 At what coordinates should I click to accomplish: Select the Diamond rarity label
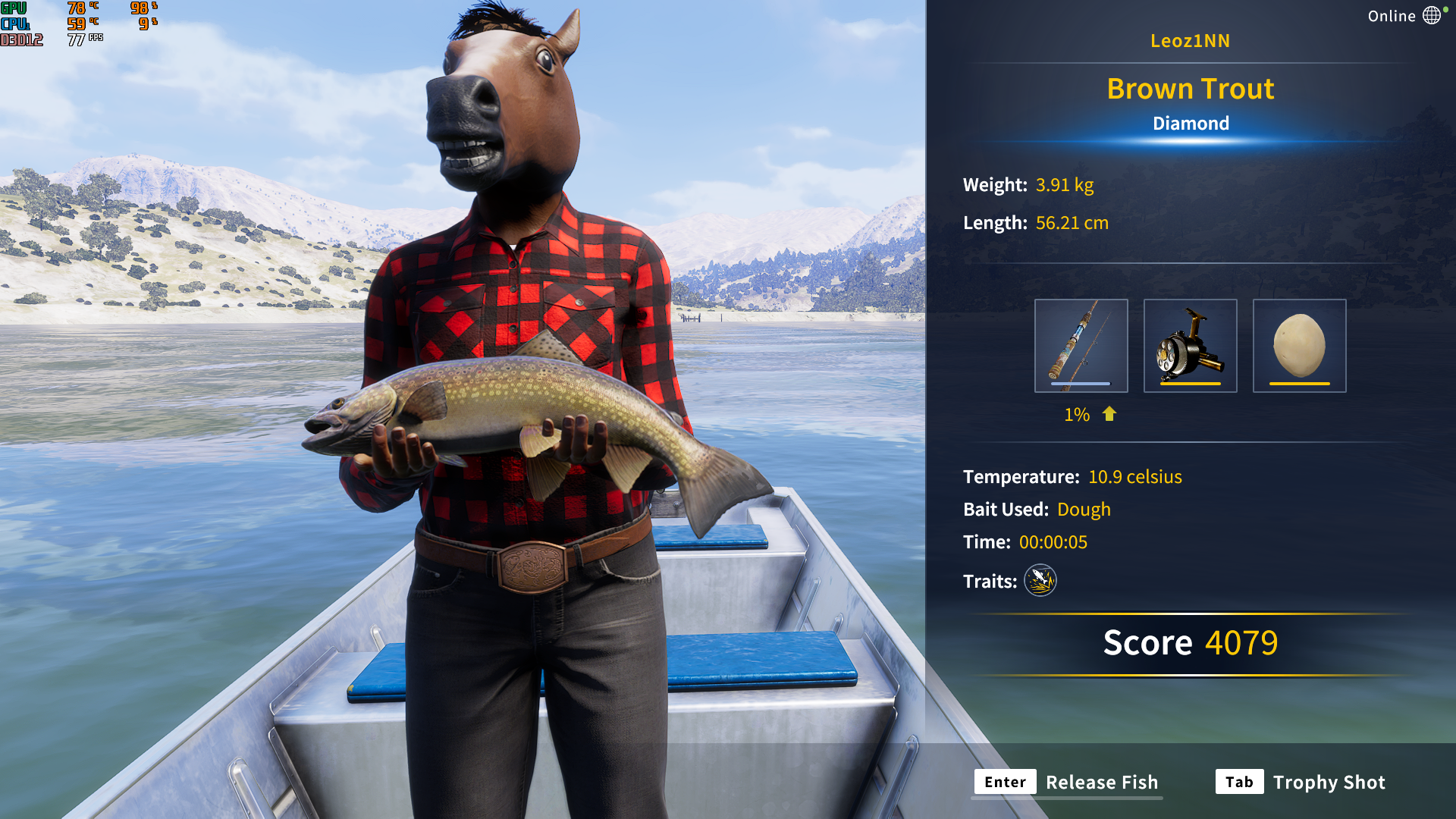(1191, 123)
